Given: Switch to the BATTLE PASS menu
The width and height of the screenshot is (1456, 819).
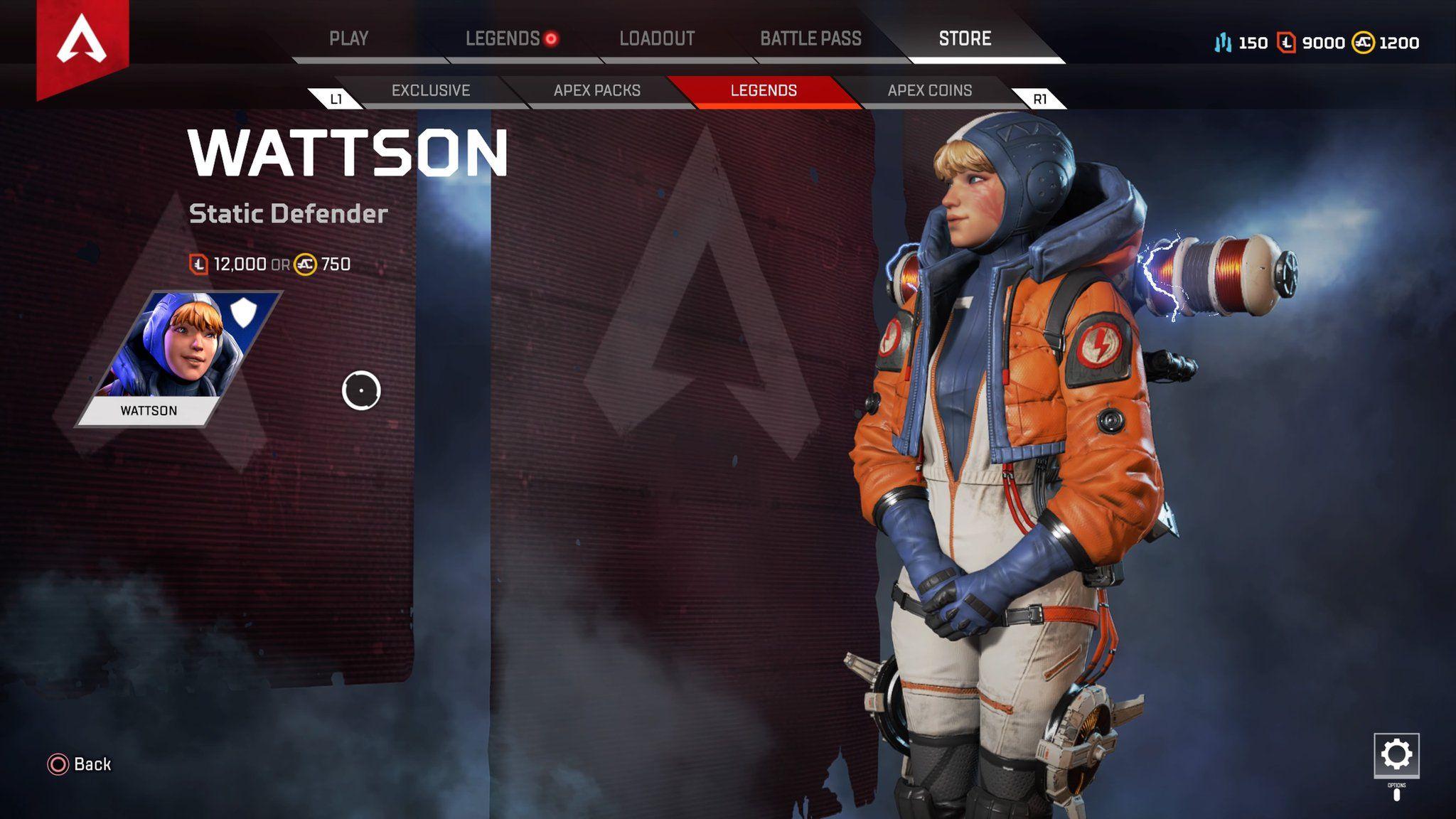Looking at the screenshot, I should (x=811, y=39).
